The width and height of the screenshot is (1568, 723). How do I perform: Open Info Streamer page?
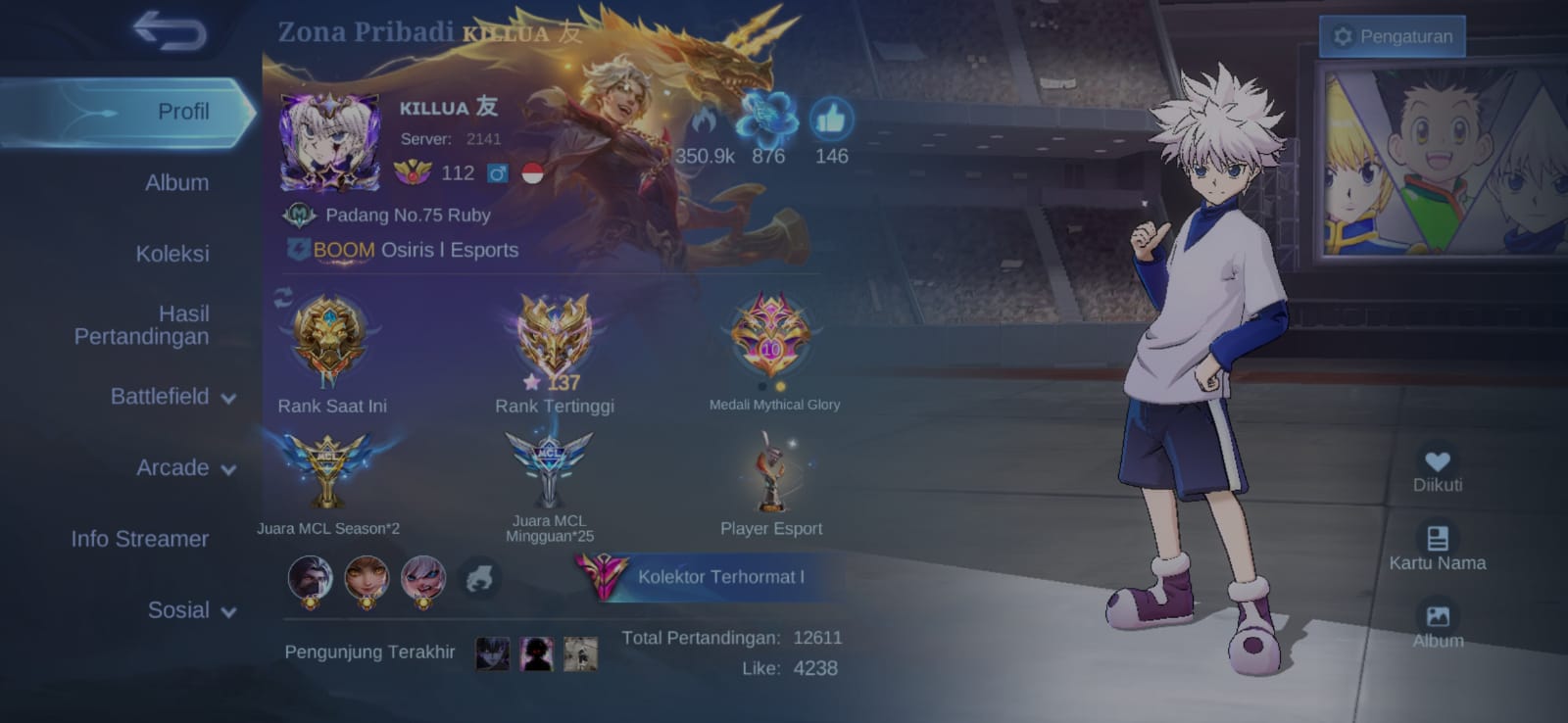click(x=139, y=539)
